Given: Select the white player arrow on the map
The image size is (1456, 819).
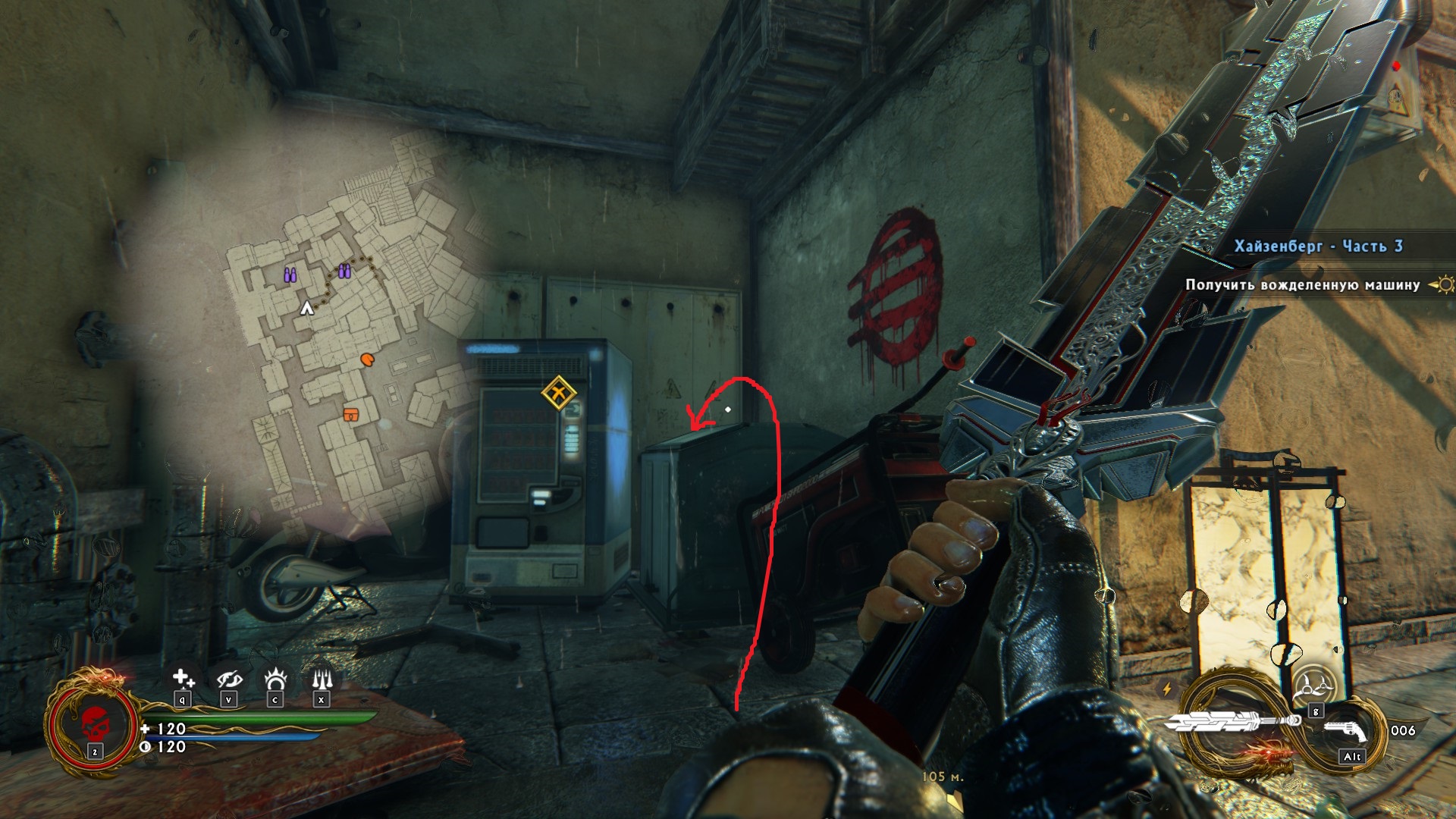Looking at the screenshot, I should pyautogui.click(x=307, y=308).
